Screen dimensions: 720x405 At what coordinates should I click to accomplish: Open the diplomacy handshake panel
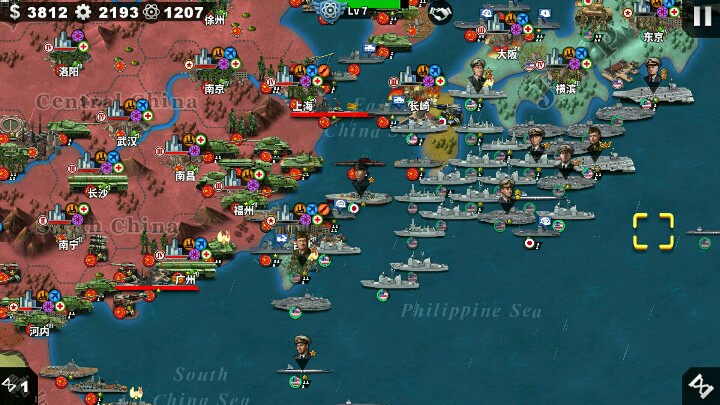440,12
